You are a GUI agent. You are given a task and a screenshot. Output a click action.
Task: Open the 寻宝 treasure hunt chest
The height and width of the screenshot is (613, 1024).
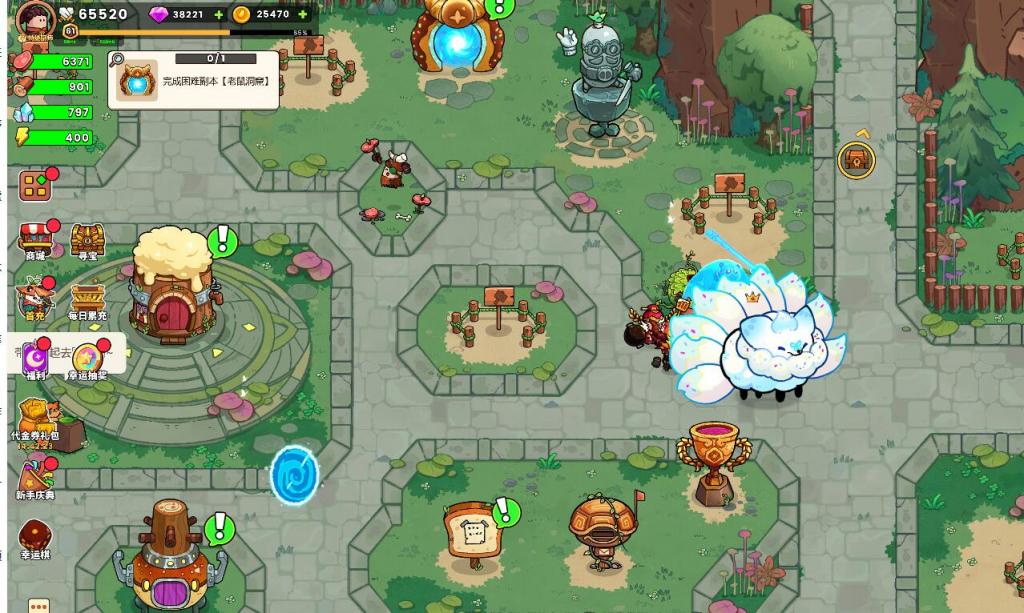point(88,240)
